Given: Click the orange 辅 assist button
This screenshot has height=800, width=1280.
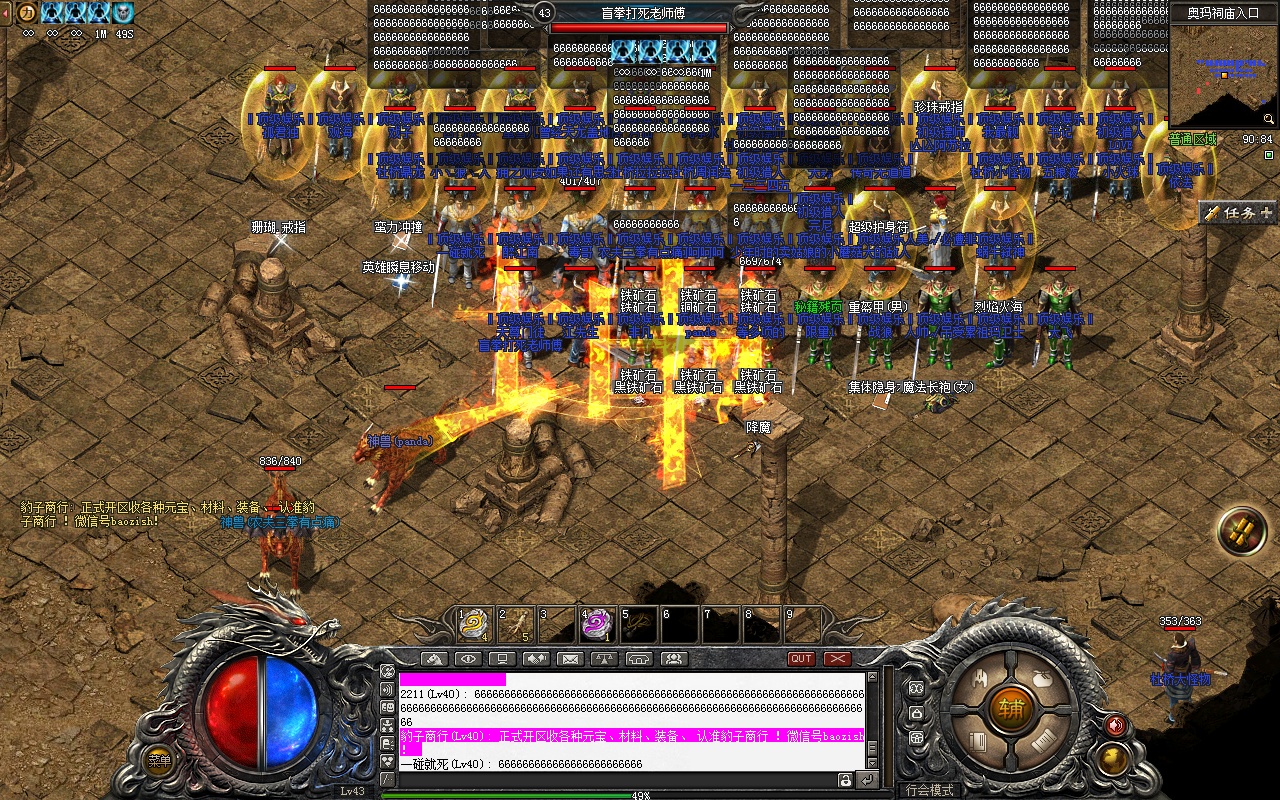Looking at the screenshot, I should coord(1011,709).
